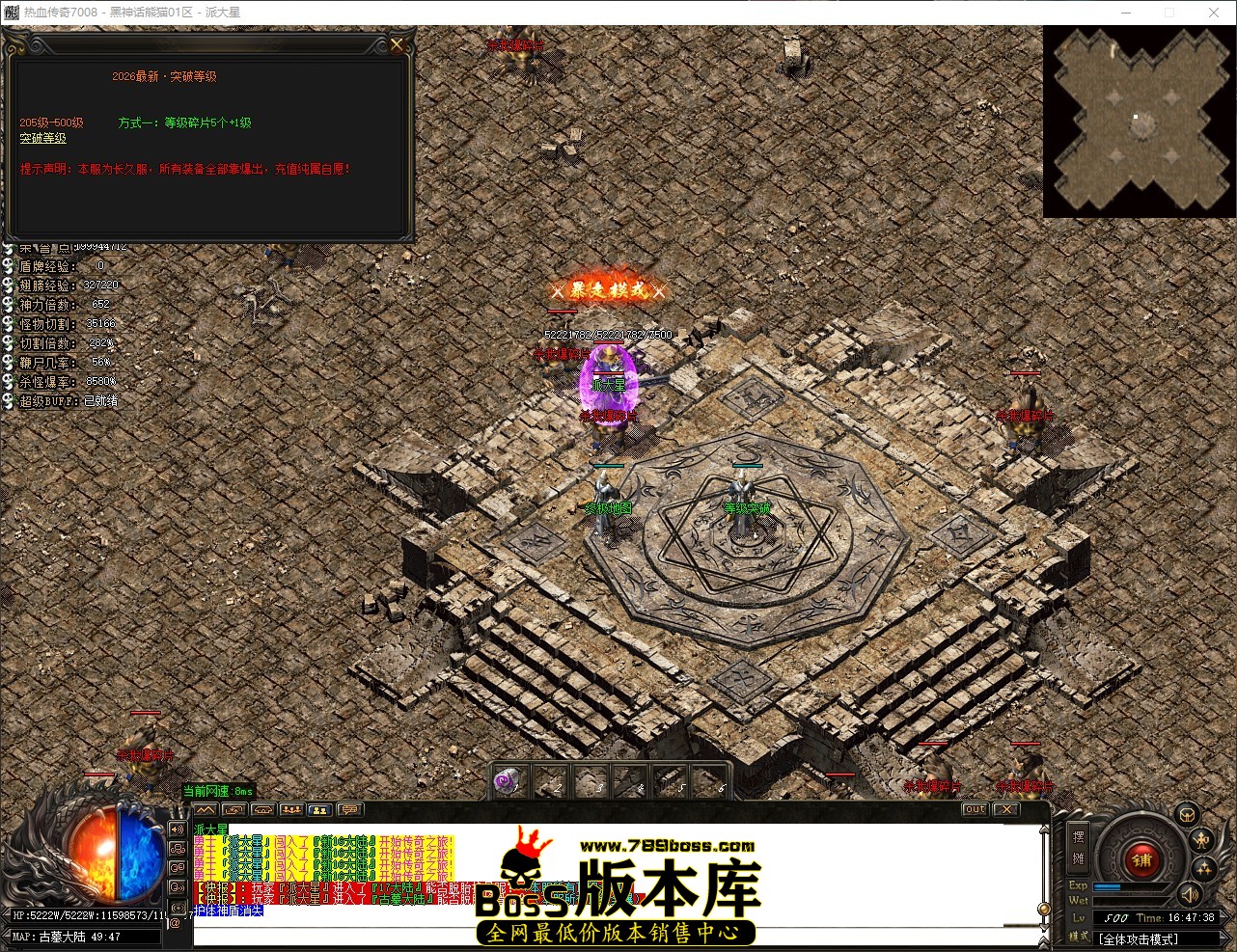Open the [全体攻击模式] attack mode selector
This screenshot has width=1237, height=952.
coord(1138,937)
